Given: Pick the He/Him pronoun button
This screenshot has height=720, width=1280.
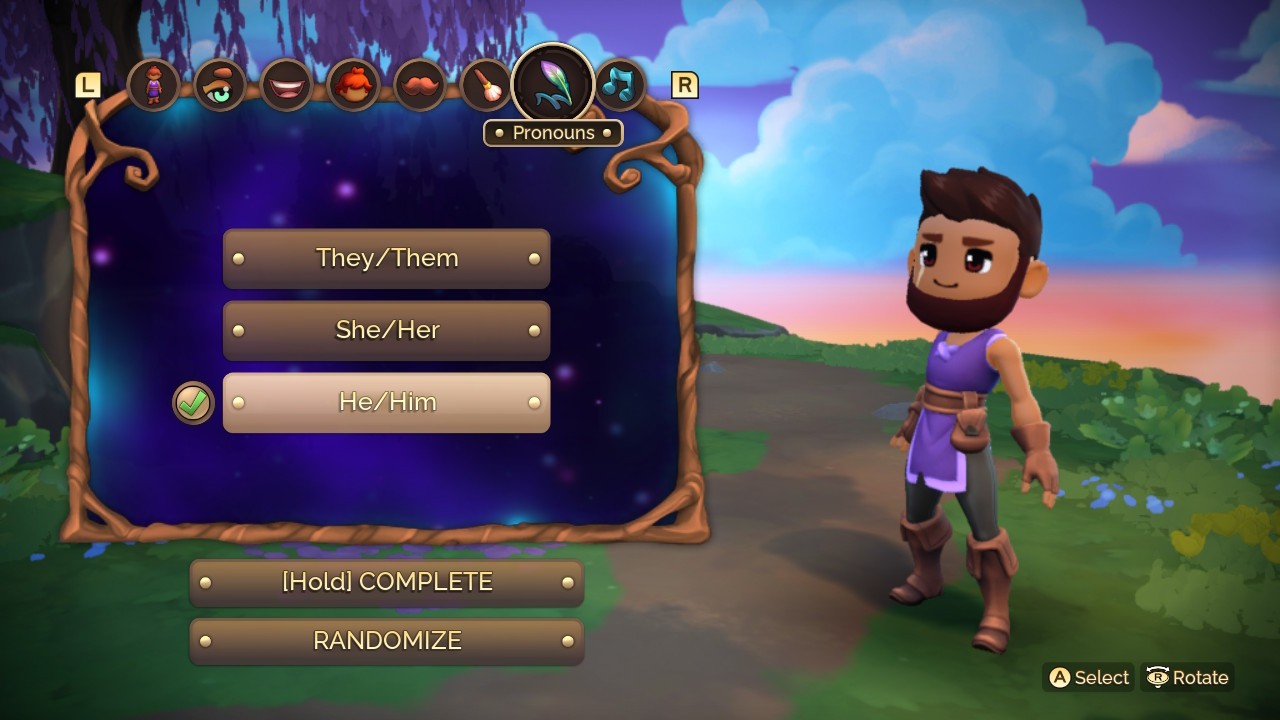Looking at the screenshot, I should pos(386,402).
